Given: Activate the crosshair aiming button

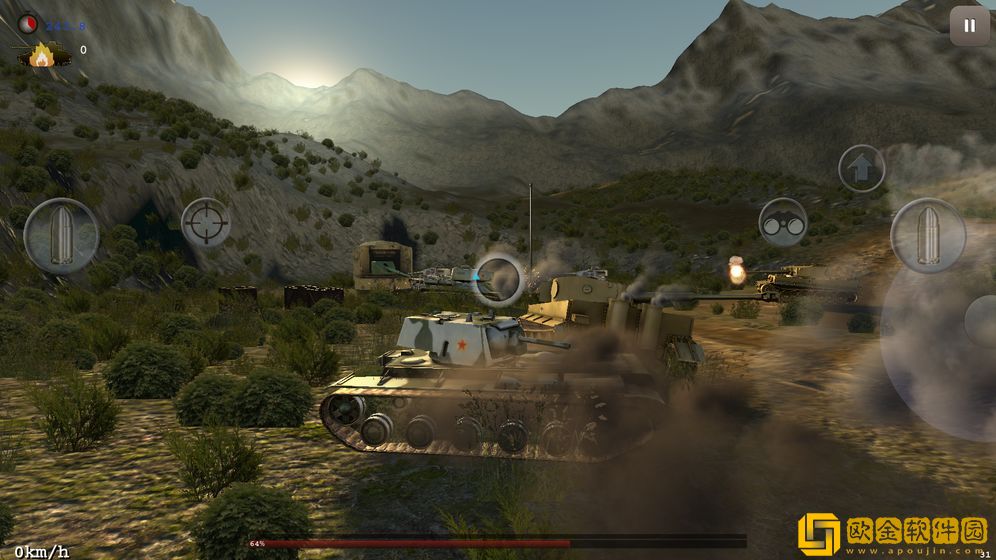Looking at the screenshot, I should (x=206, y=222).
